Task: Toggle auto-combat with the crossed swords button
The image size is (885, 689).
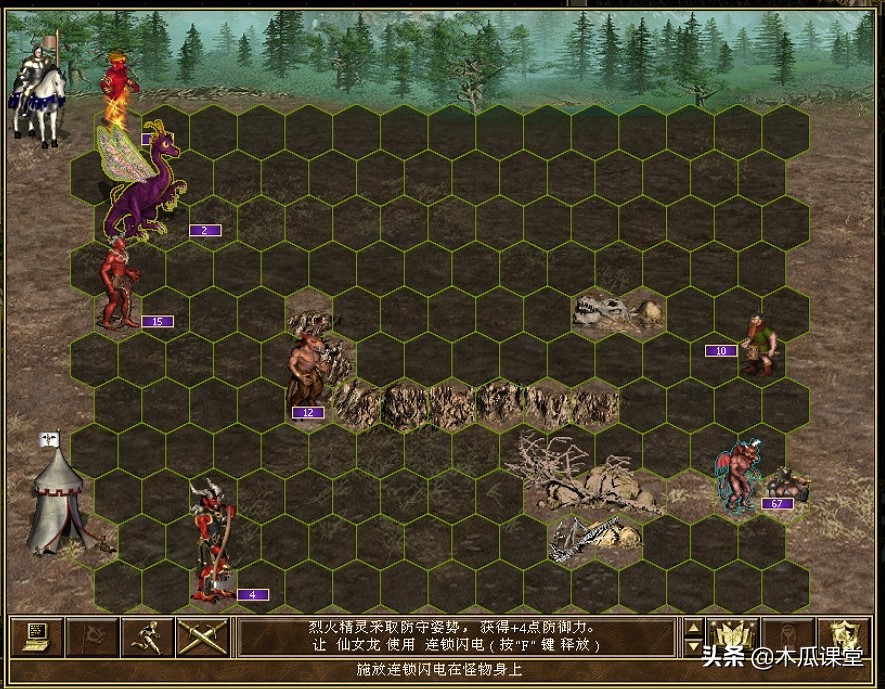Action: [x=203, y=636]
